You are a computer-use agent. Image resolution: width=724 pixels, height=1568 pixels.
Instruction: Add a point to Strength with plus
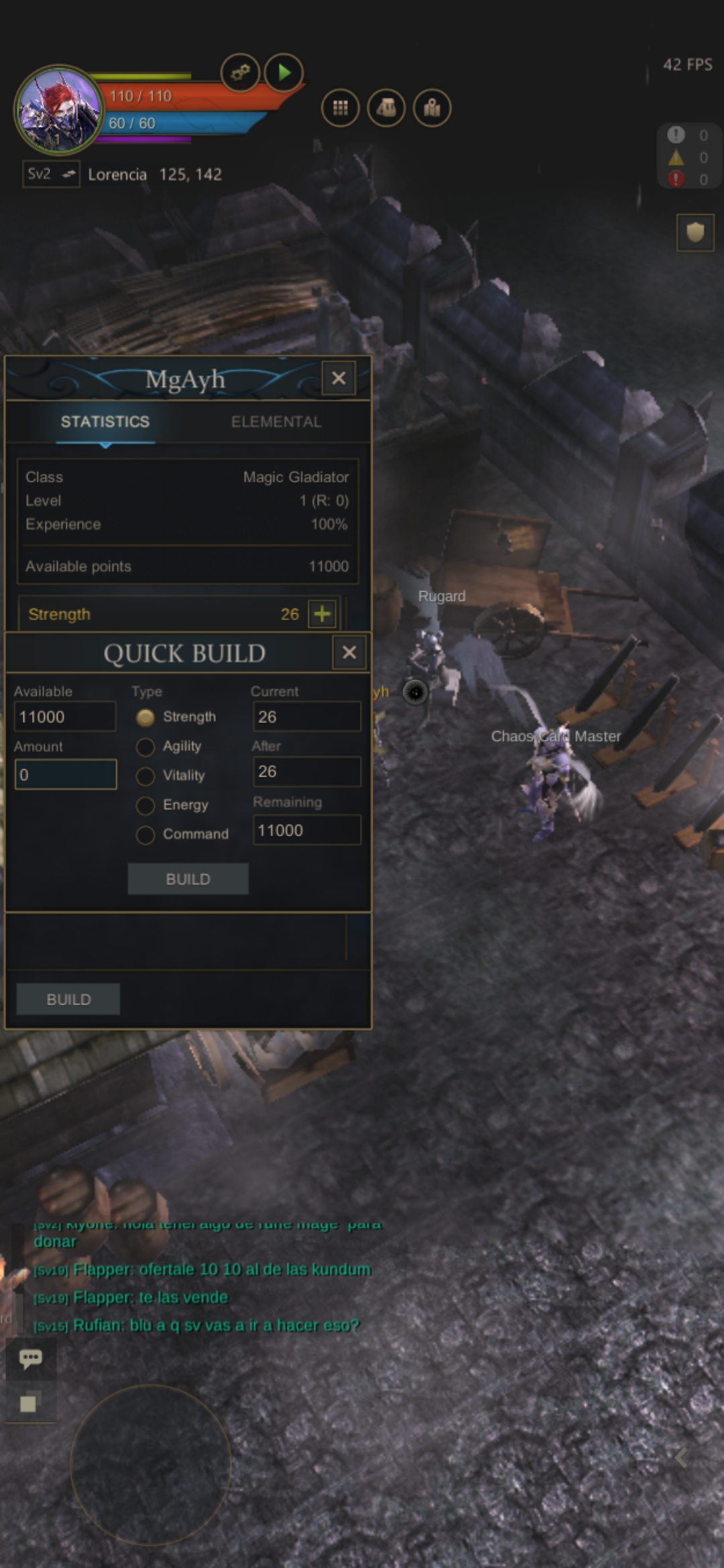(322, 614)
